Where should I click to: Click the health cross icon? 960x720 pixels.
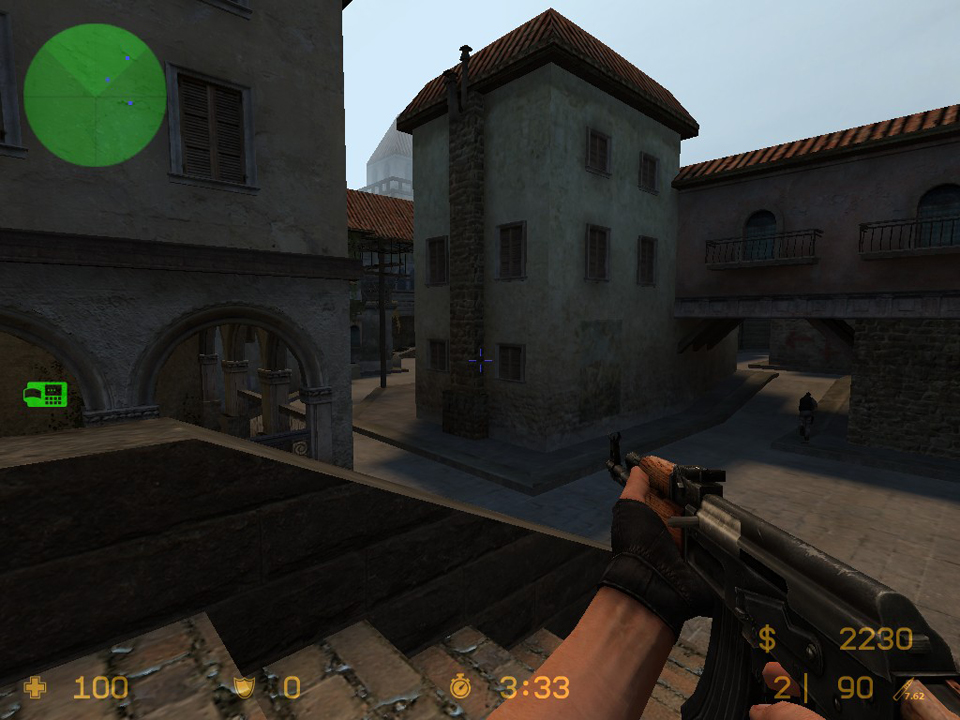(x=35, y=687)
